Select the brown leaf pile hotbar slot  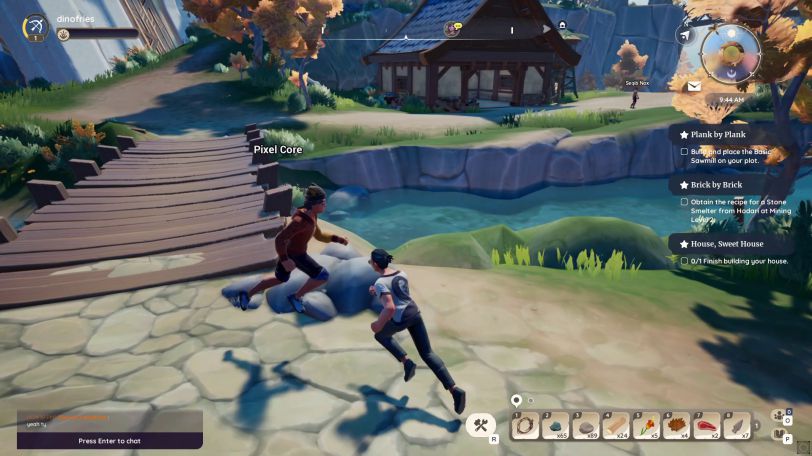tap(676, 426)
